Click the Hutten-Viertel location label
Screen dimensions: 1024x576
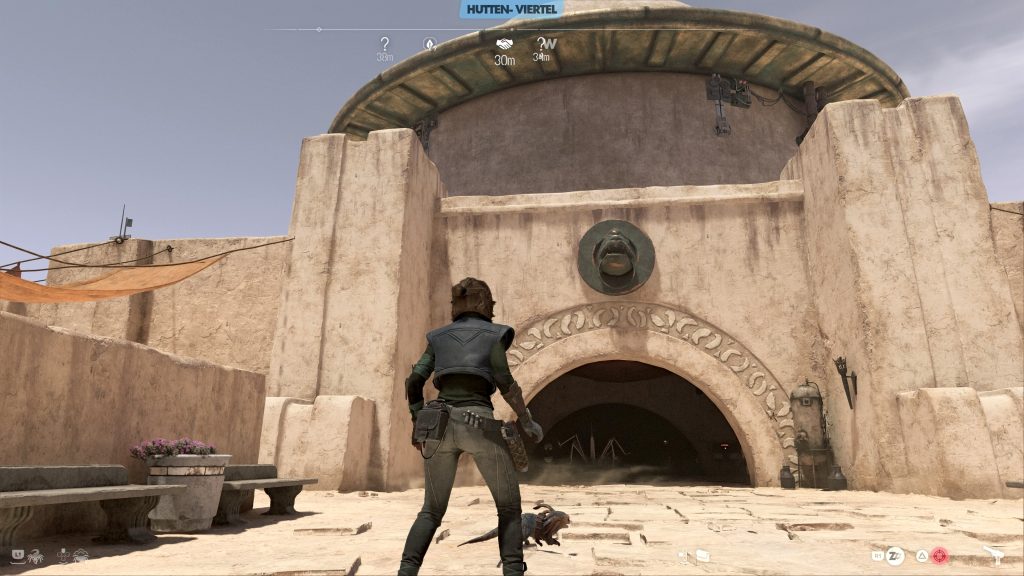511,9
